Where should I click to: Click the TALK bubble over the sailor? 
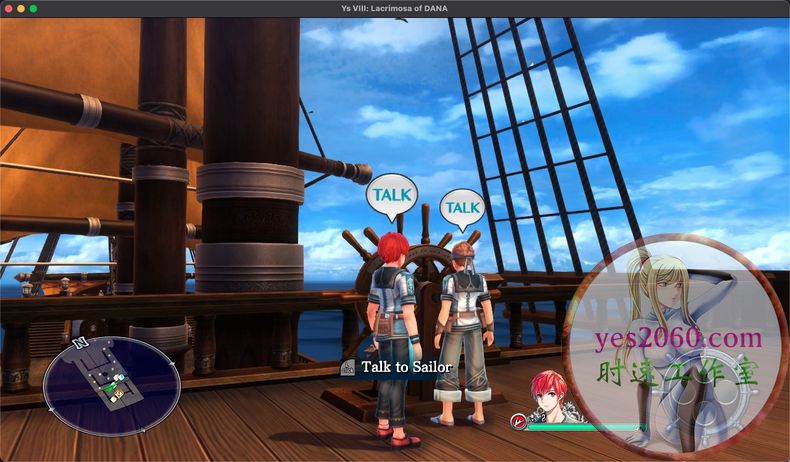click(x=462, y=207)
